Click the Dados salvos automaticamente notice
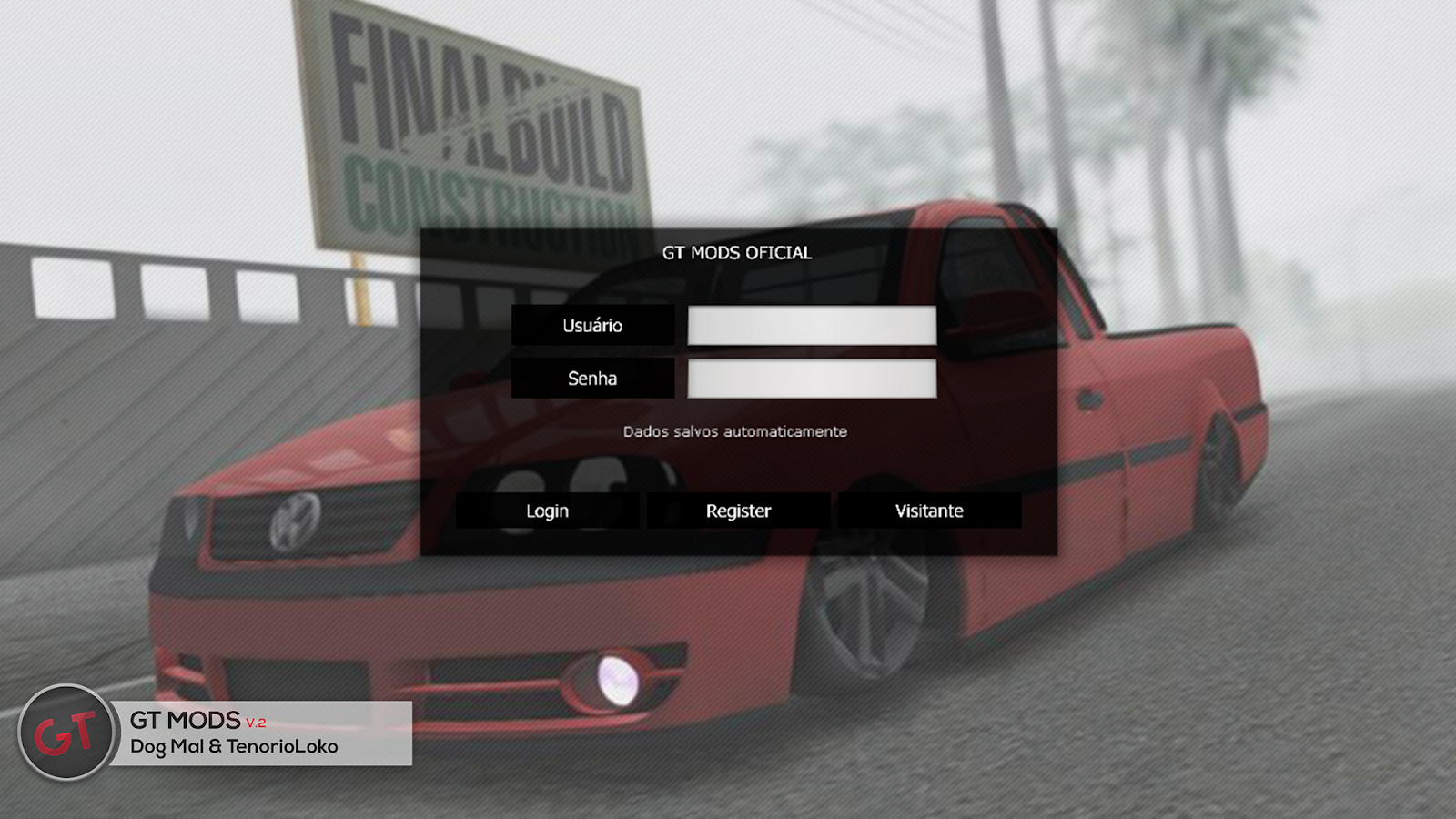The height and width of the screenshot is (819, 1456). tap(735, 432)
